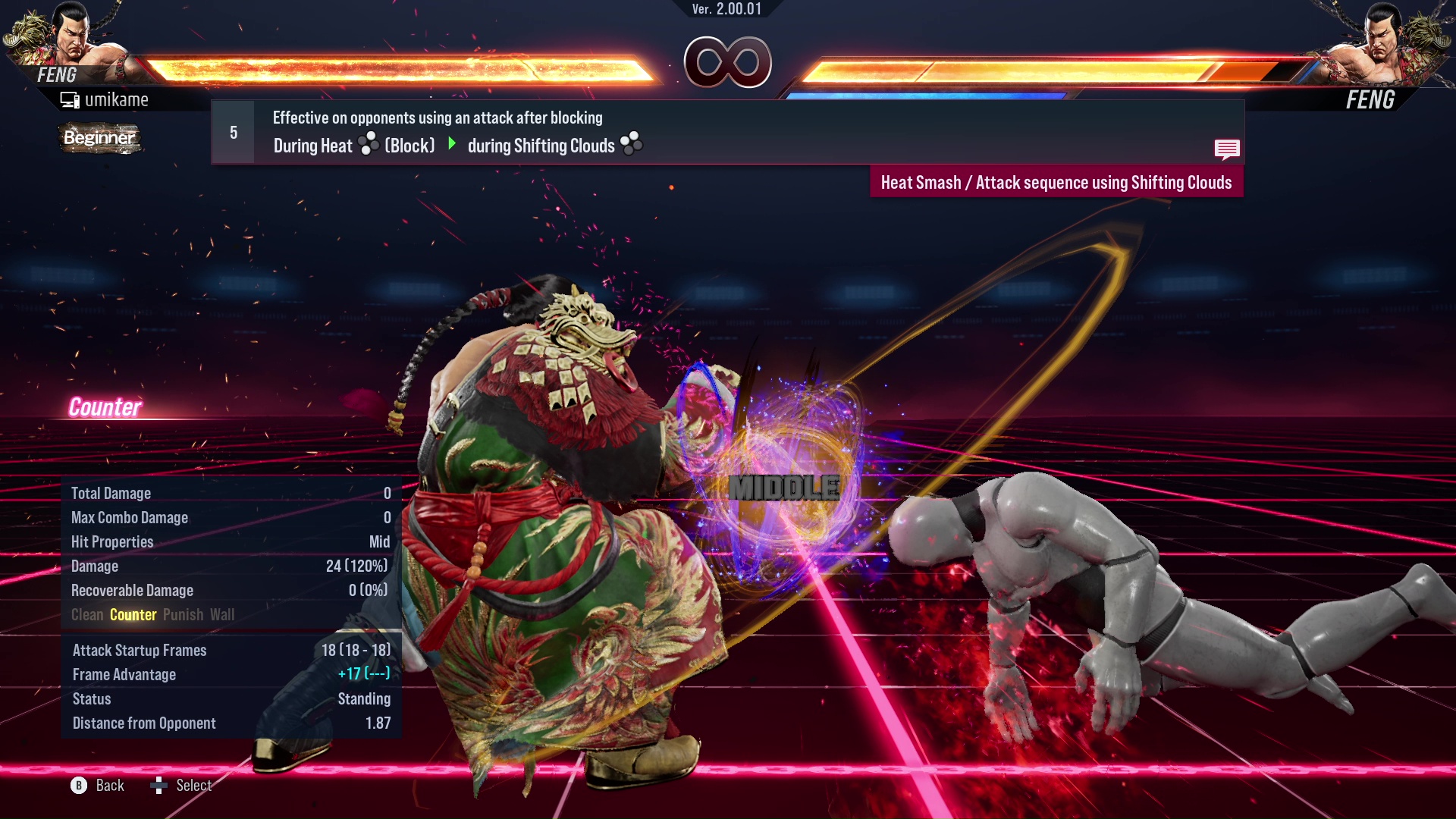This screenshot has height=819, width=1456.
Task: Open the Beginner rank emblem
Action: (100, 138)
